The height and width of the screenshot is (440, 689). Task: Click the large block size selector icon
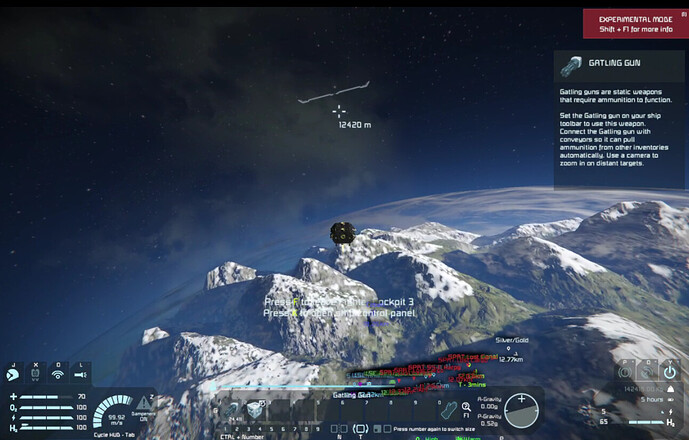(360, 428)
